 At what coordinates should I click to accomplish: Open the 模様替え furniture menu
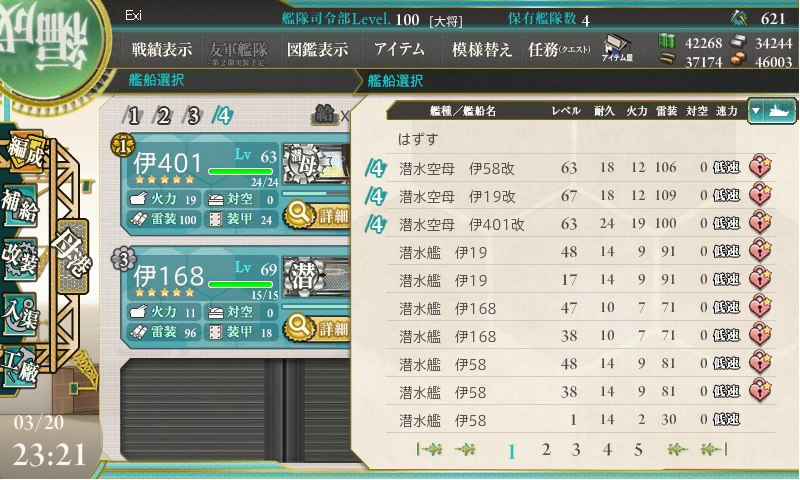tap(482, 48)
